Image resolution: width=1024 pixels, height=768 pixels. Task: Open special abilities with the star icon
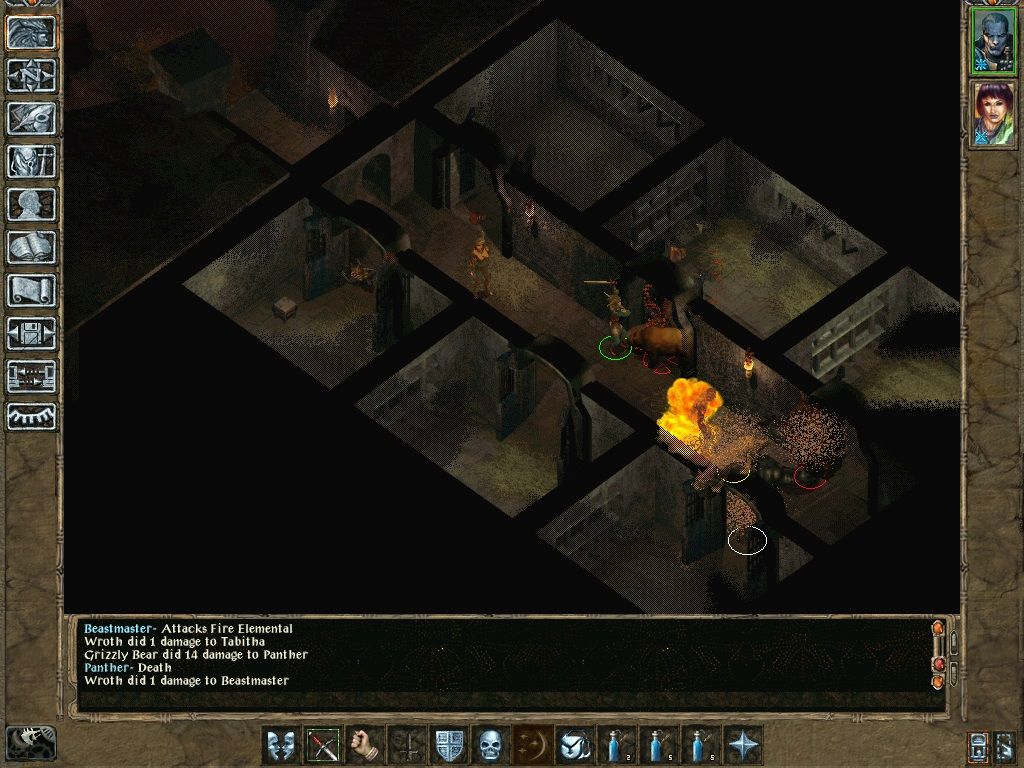pyautogui.click(x=743, y=745)
